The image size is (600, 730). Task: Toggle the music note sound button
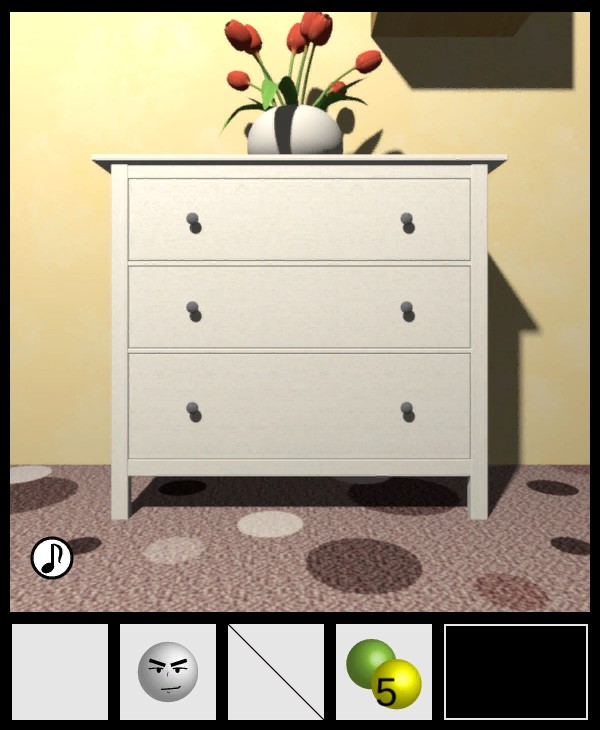point(51,558)
